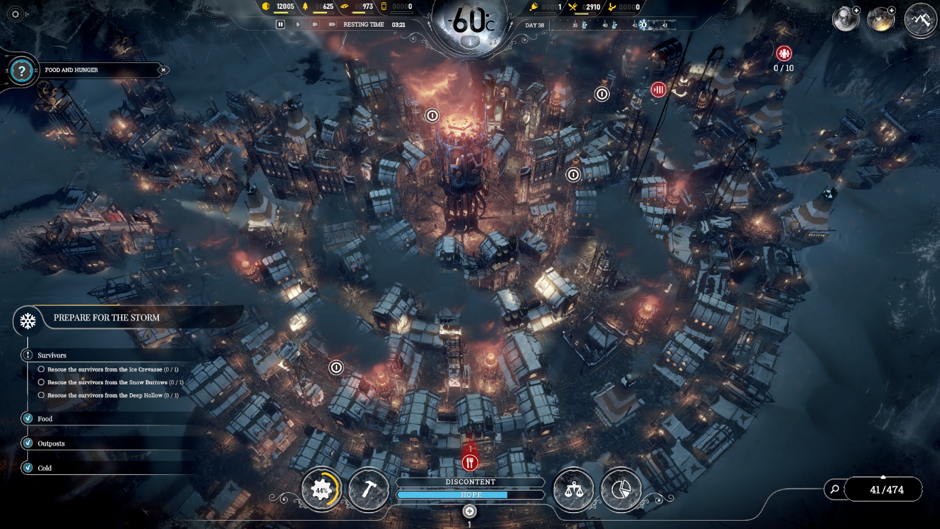
Task: Open the construction hammer menu
Action: coord(368,489)
